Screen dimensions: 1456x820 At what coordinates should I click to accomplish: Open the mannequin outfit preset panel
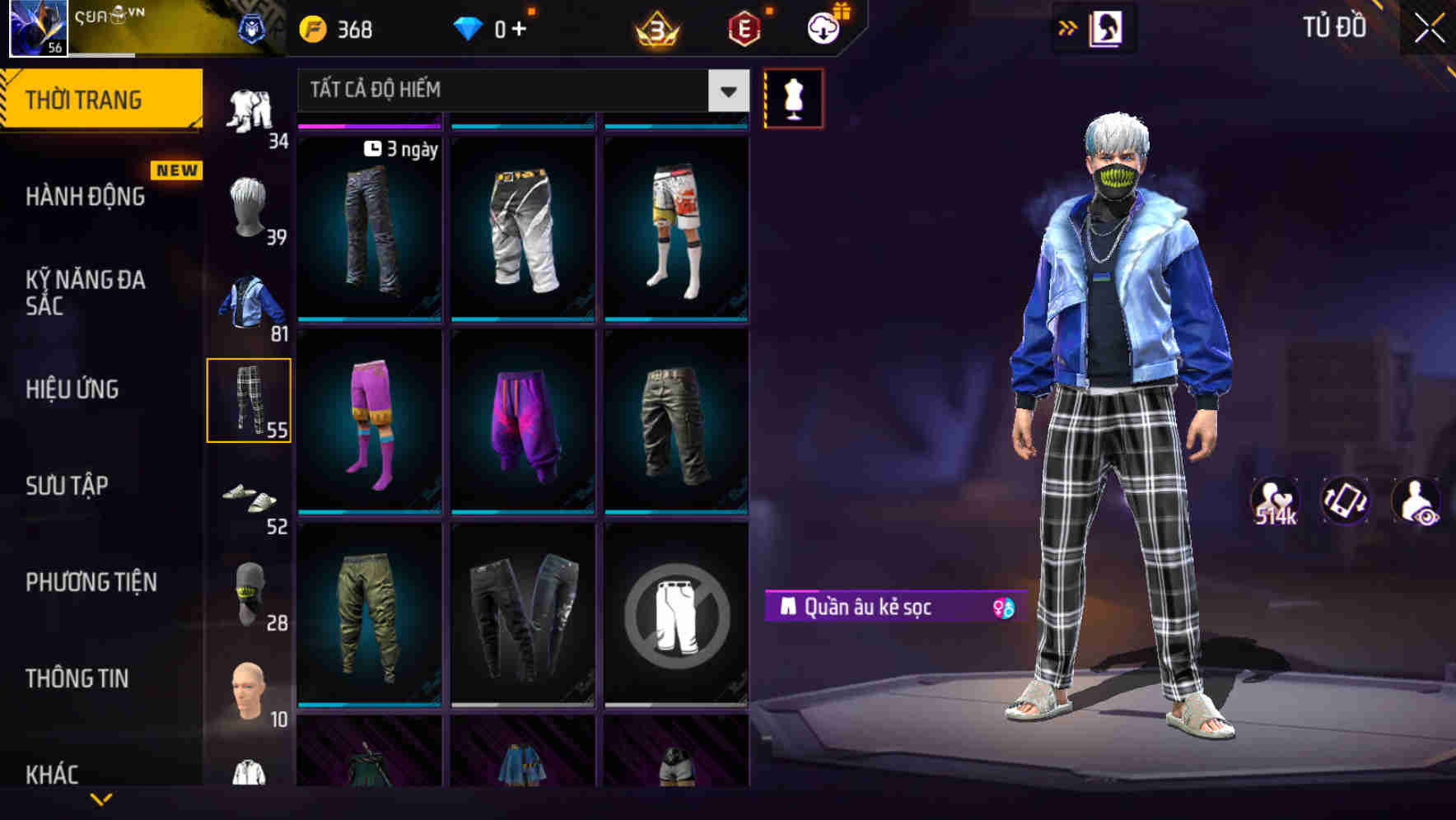(792, 97)
